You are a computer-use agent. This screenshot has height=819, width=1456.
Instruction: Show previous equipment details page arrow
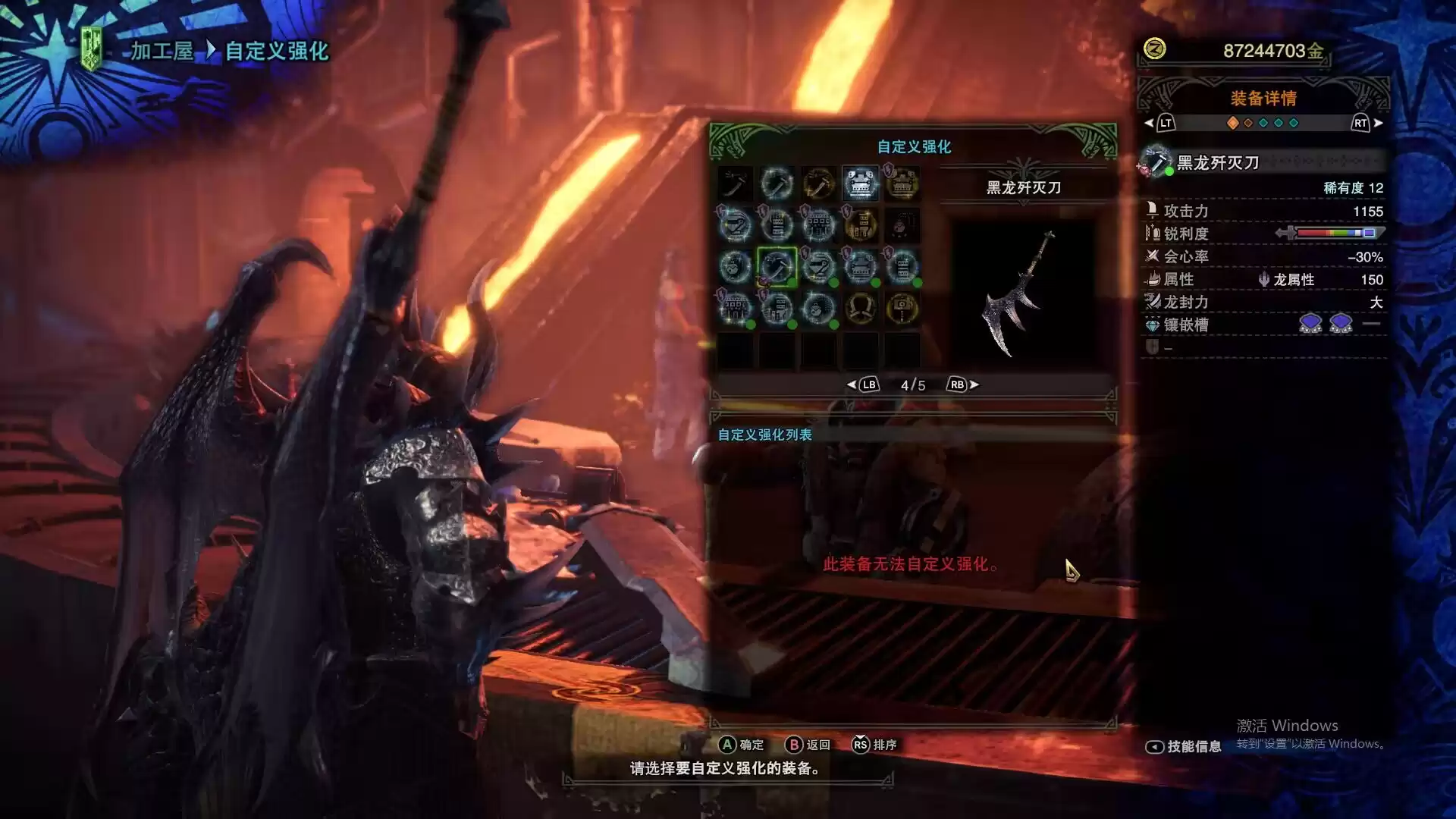pyautogui.click(x=1149, y=123)
